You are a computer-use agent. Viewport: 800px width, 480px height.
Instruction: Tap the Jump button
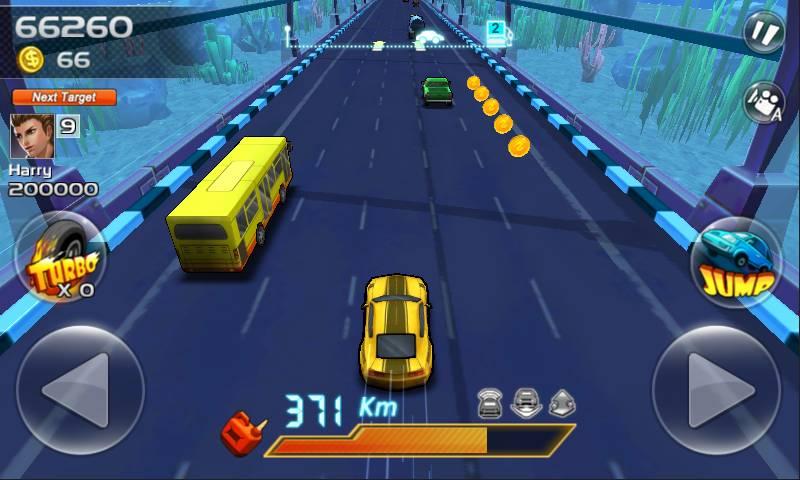click(x=739, y=264)
